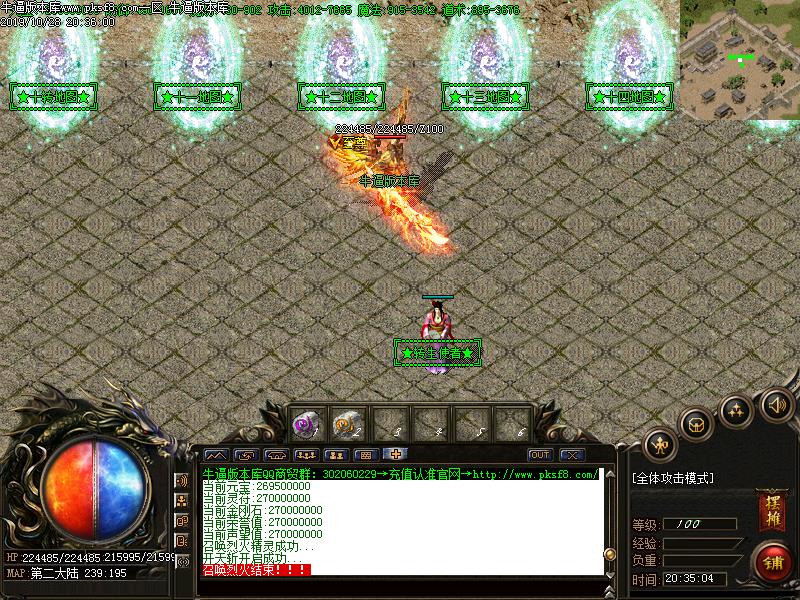
Task: Talk to the ★装宝使者★ name tag
Action: click(437, 353)
